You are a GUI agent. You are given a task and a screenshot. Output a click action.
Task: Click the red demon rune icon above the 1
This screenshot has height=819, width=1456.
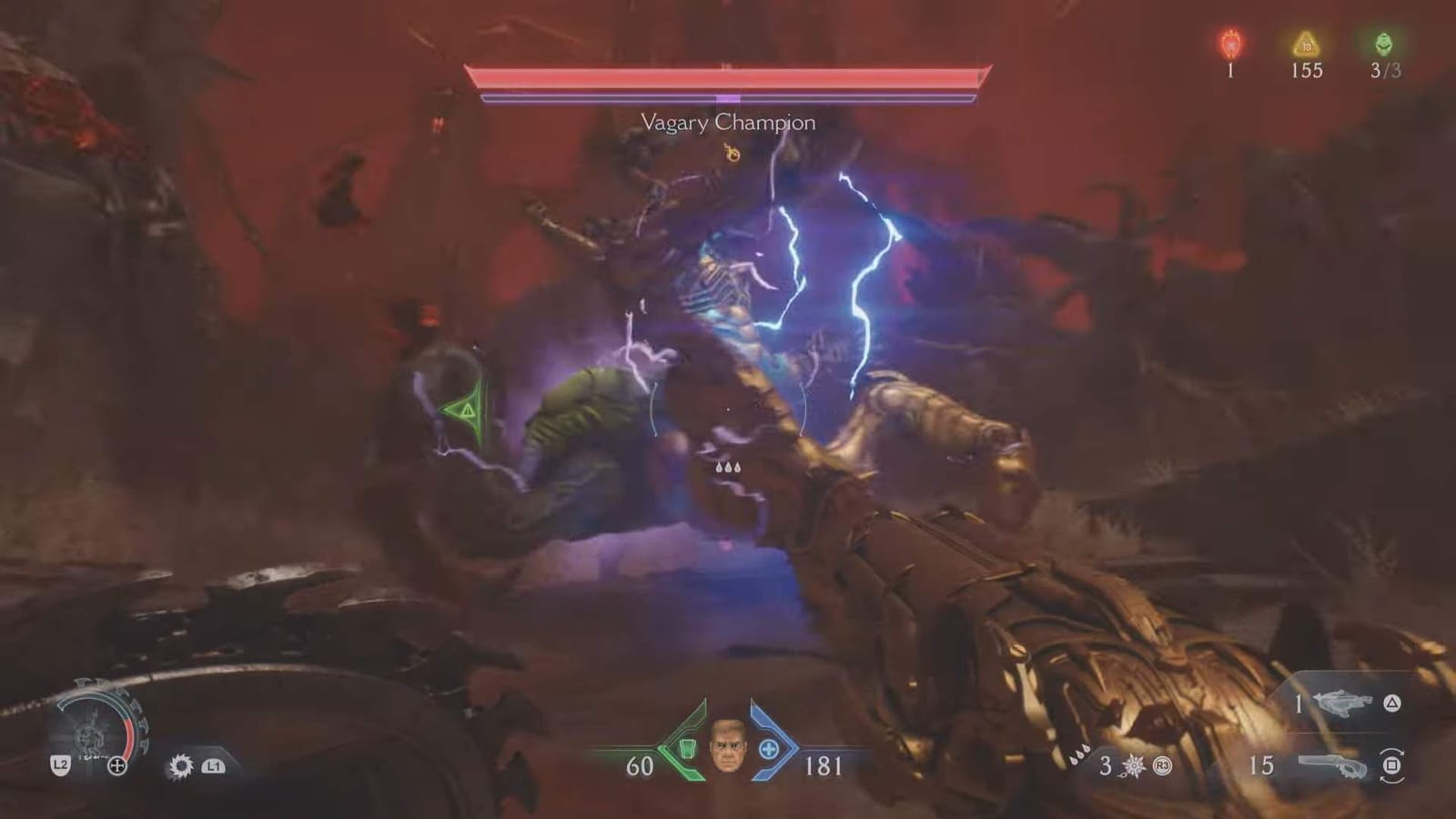(x=1230, y=41)
